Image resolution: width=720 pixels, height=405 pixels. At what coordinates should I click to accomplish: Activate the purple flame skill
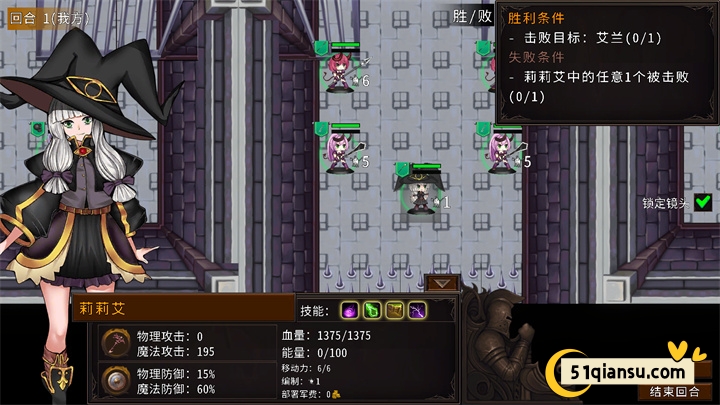(x=350, y=310)
